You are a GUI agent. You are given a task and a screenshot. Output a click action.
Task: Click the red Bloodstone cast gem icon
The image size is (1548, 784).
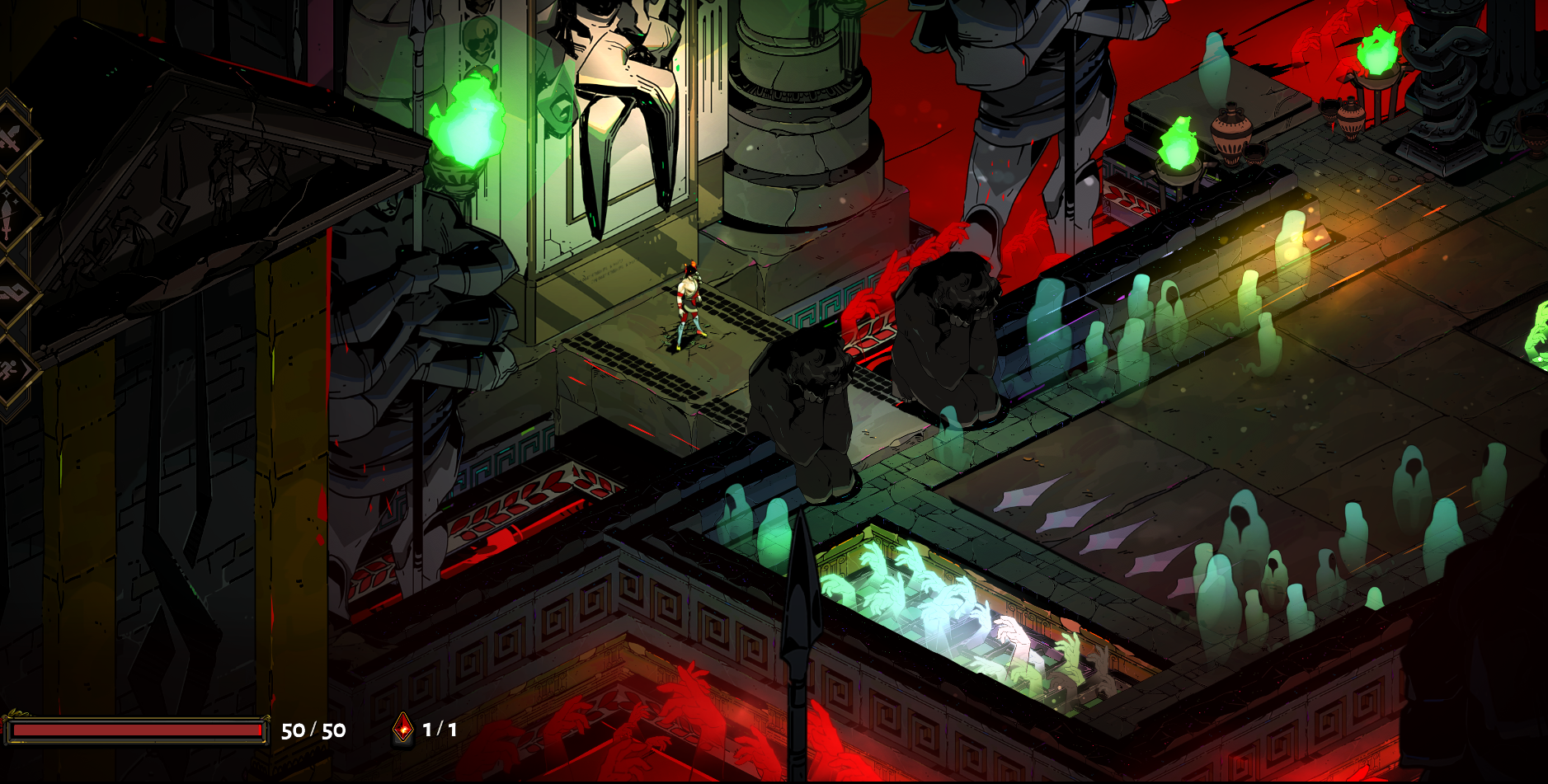402,728
